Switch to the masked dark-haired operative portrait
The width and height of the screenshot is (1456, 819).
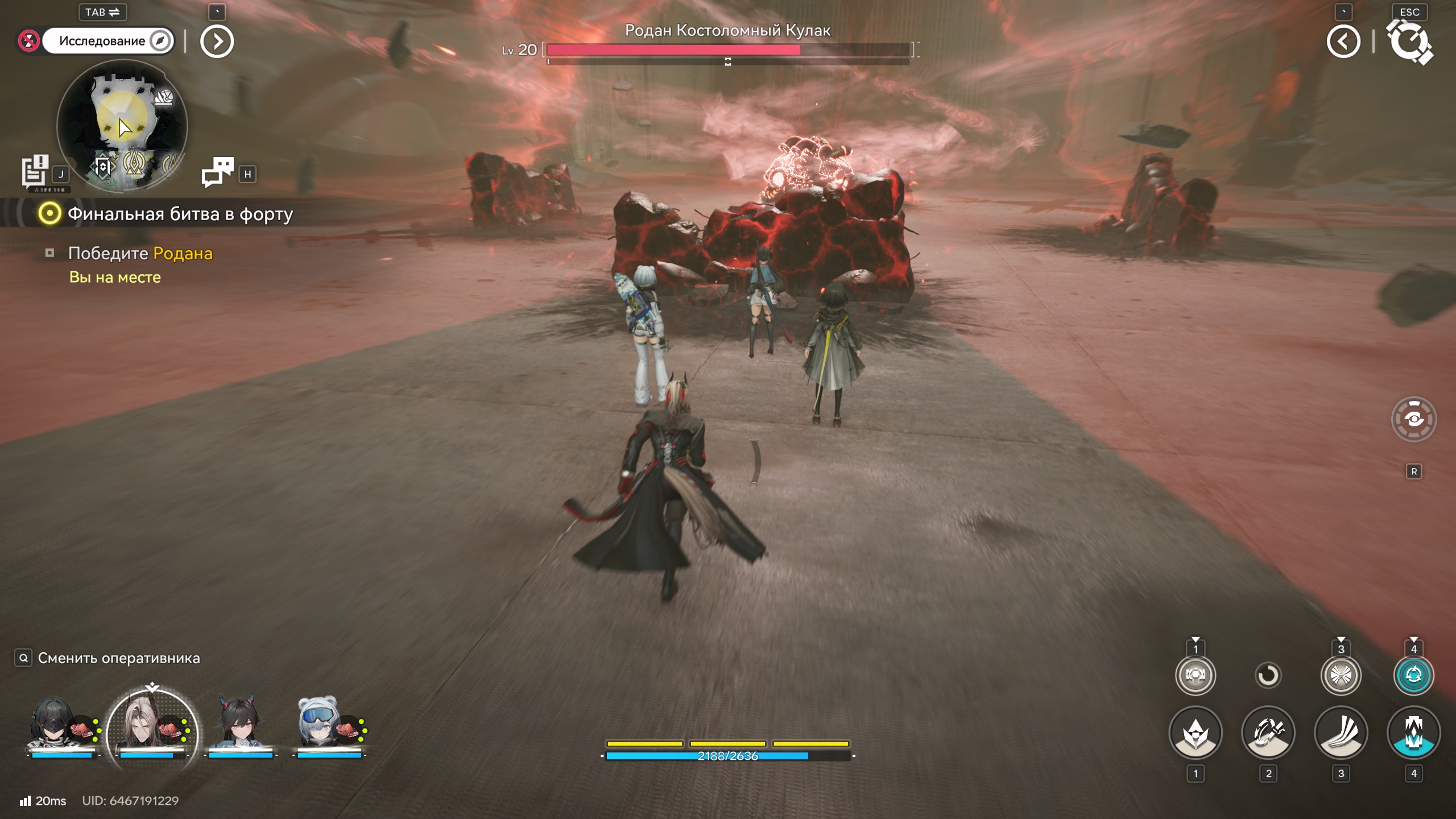(53, 725)
